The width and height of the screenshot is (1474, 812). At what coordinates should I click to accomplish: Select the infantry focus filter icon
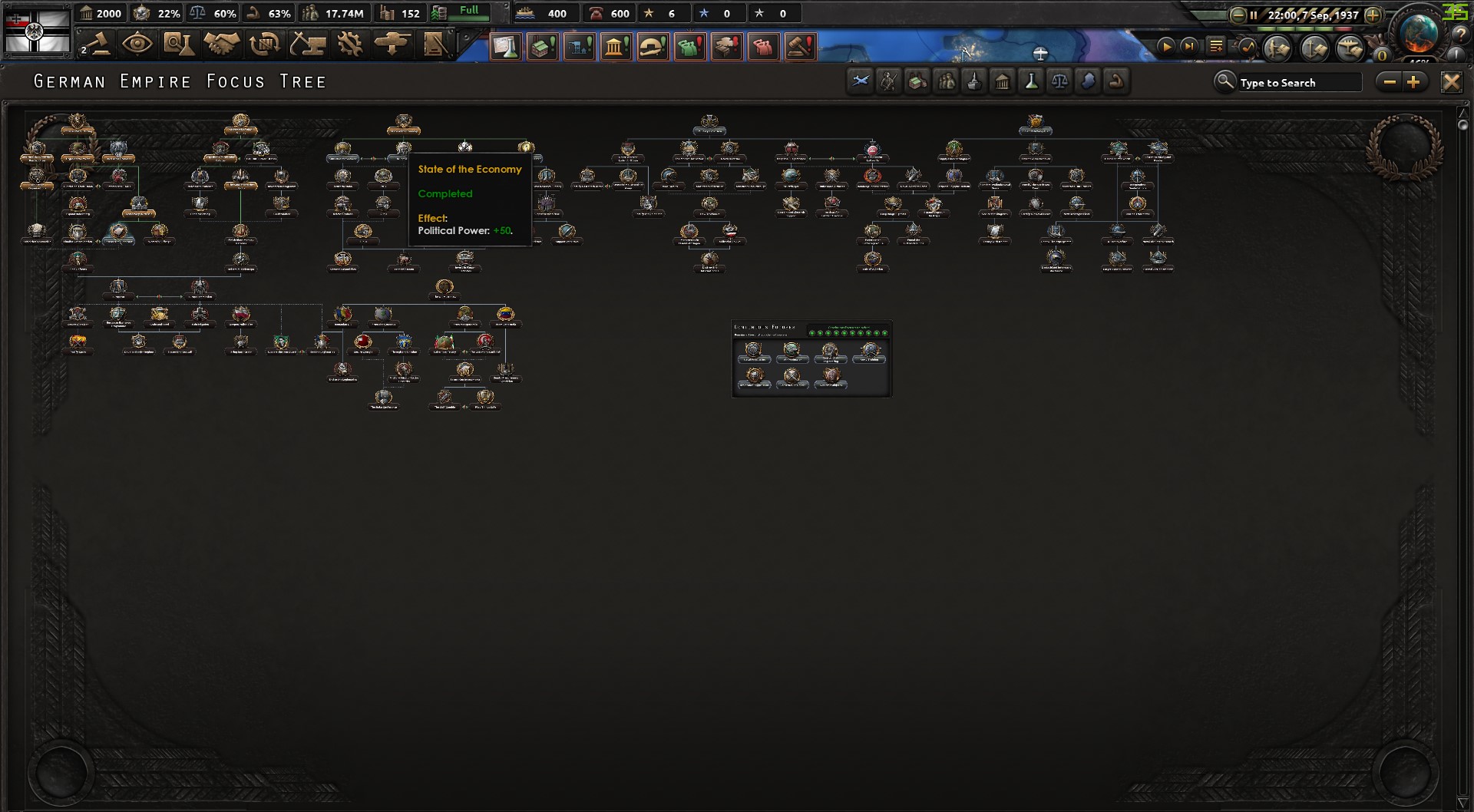(890, 81)
